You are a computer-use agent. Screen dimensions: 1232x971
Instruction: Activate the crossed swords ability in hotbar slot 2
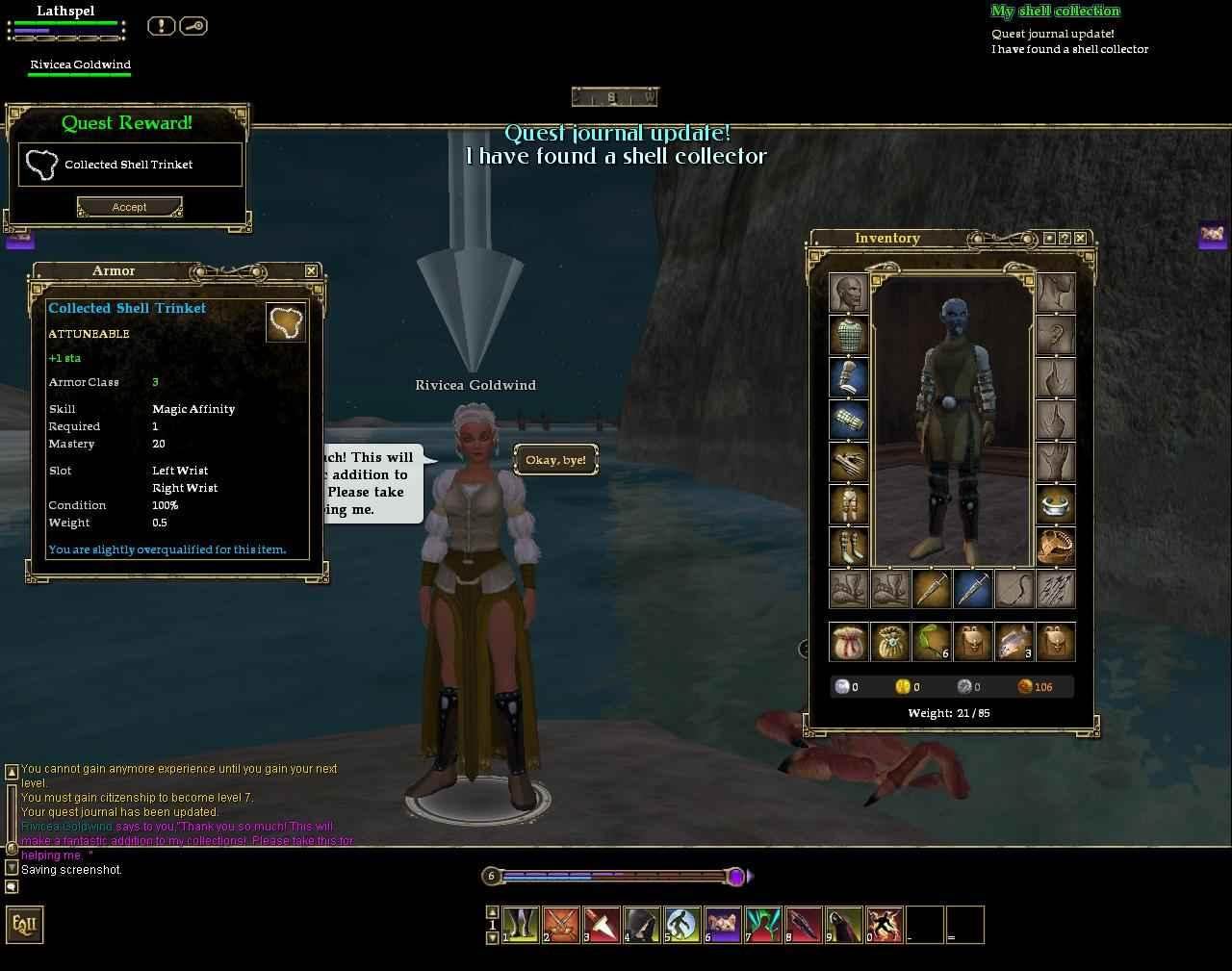coord(560,925)
